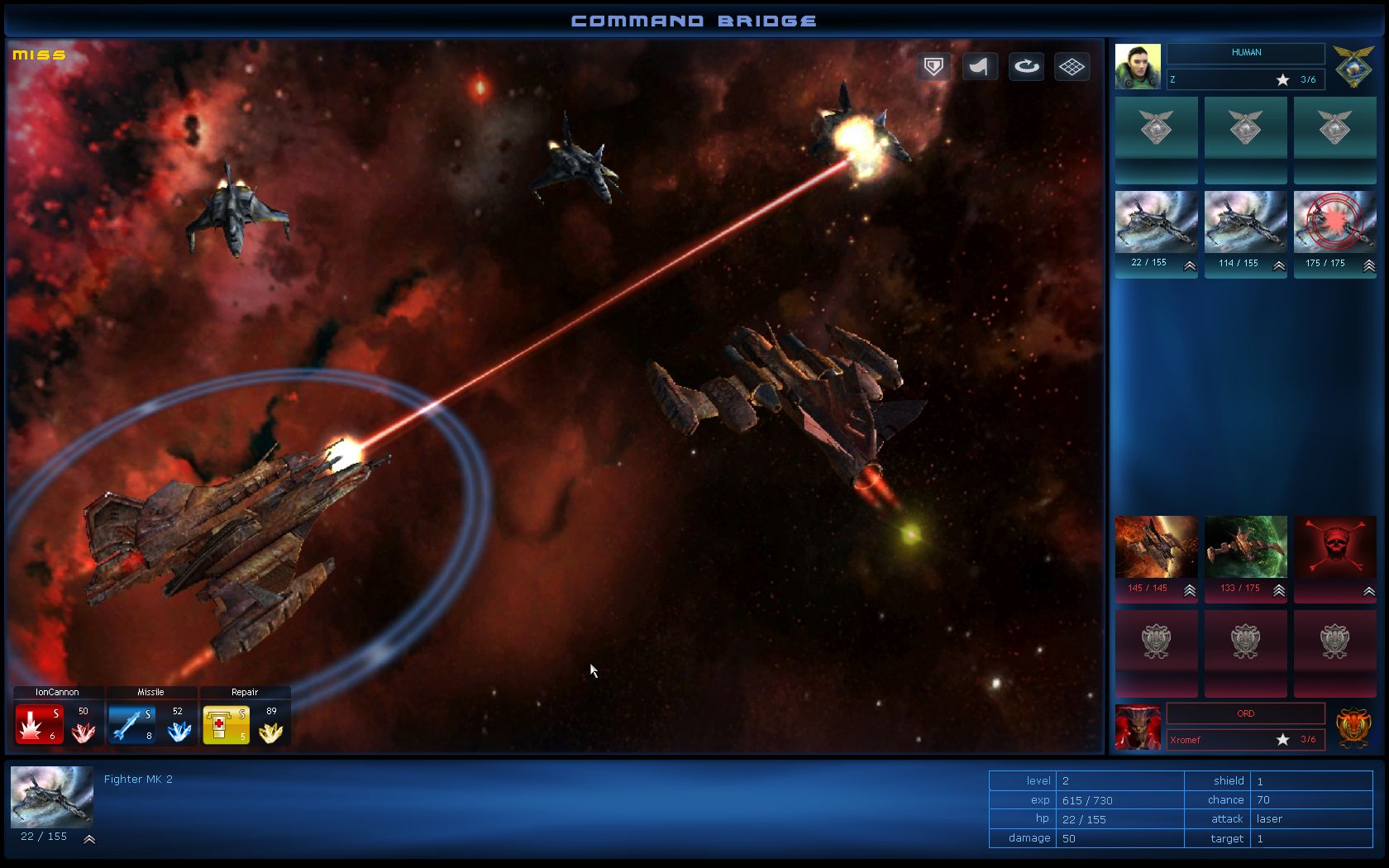Click the Fighter MK 2 label
Image resolution: width=1389 pixels, height=868 pixels.
pyautogui.click(x=137, y=778)
